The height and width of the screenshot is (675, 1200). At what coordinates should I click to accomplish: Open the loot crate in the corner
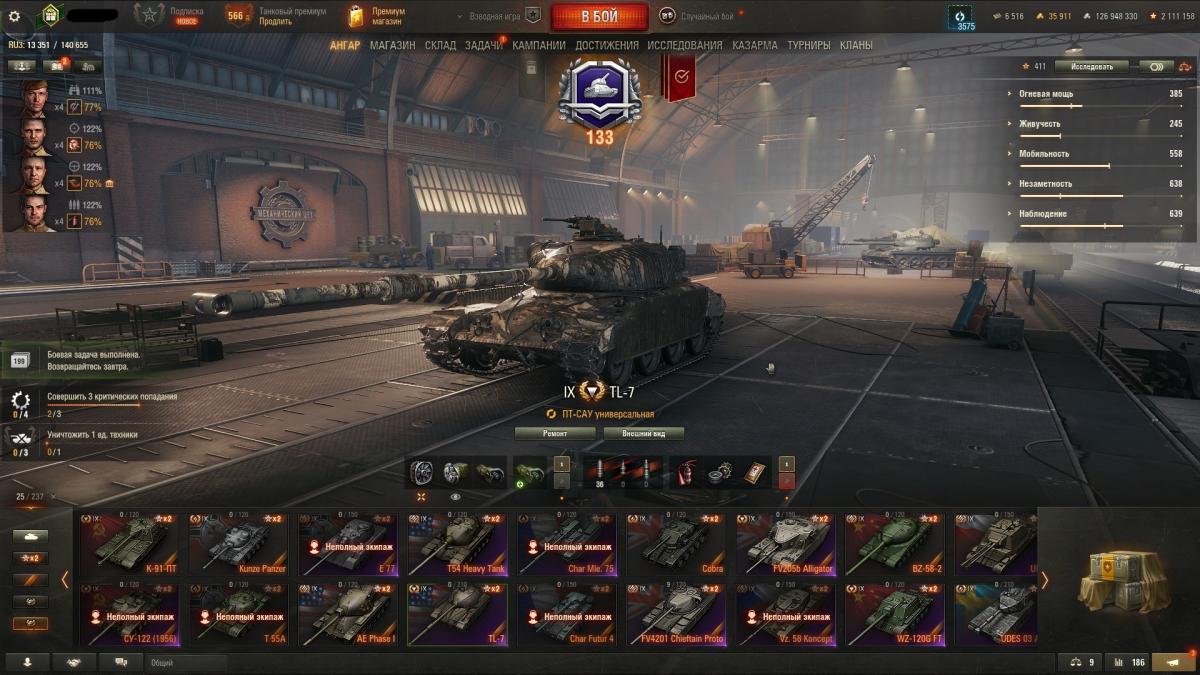coord(1117,580)
